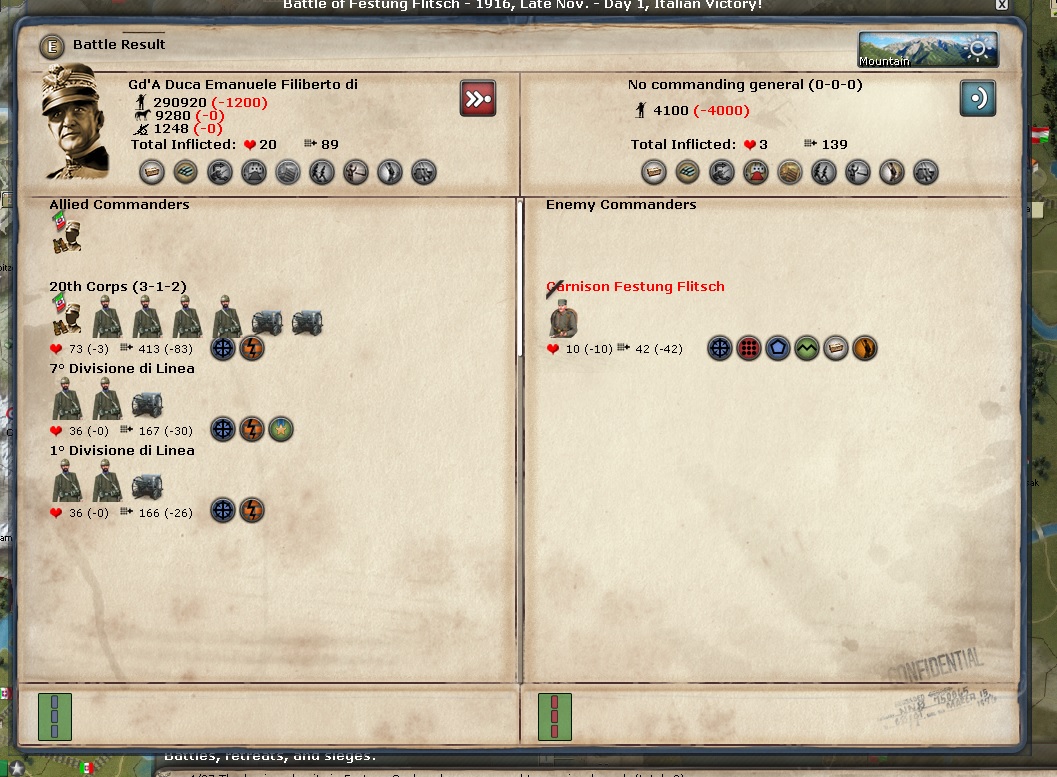The image size is (1057, 777).
Task: Select the 20th Corps commander unit icon
Action: (66, 317)
